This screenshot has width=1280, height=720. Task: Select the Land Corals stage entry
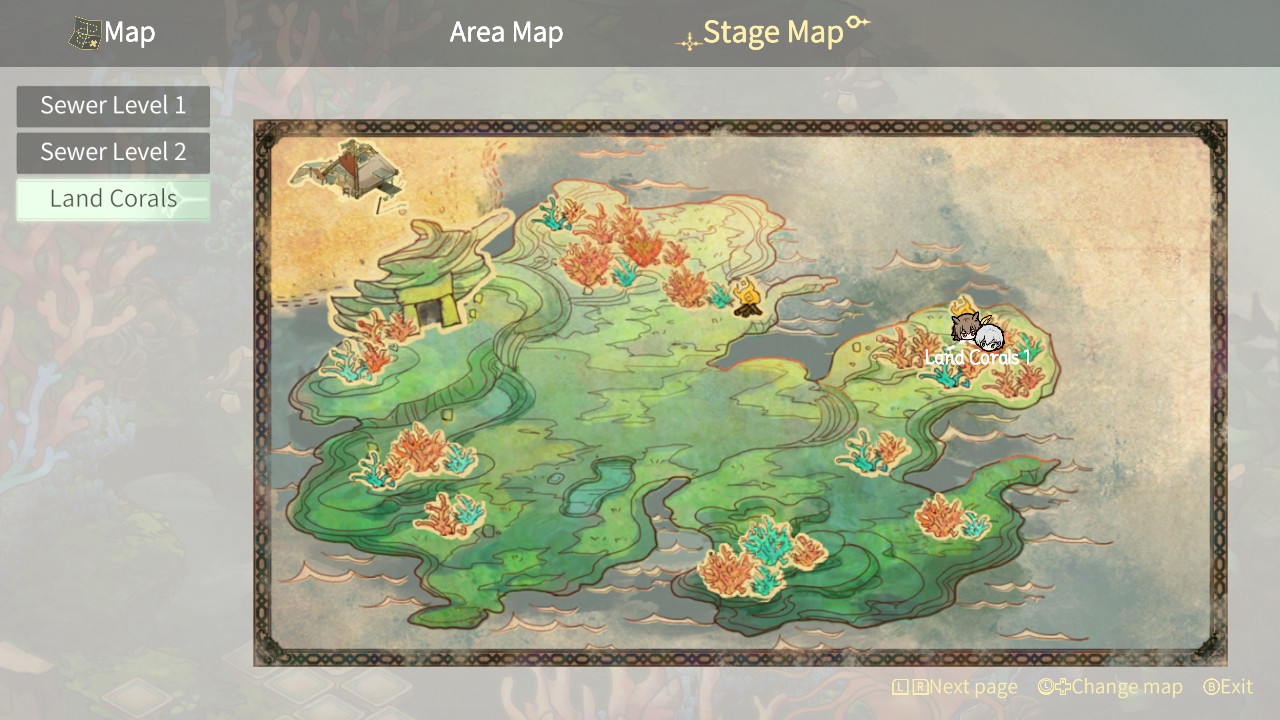[x=113, y=198]
